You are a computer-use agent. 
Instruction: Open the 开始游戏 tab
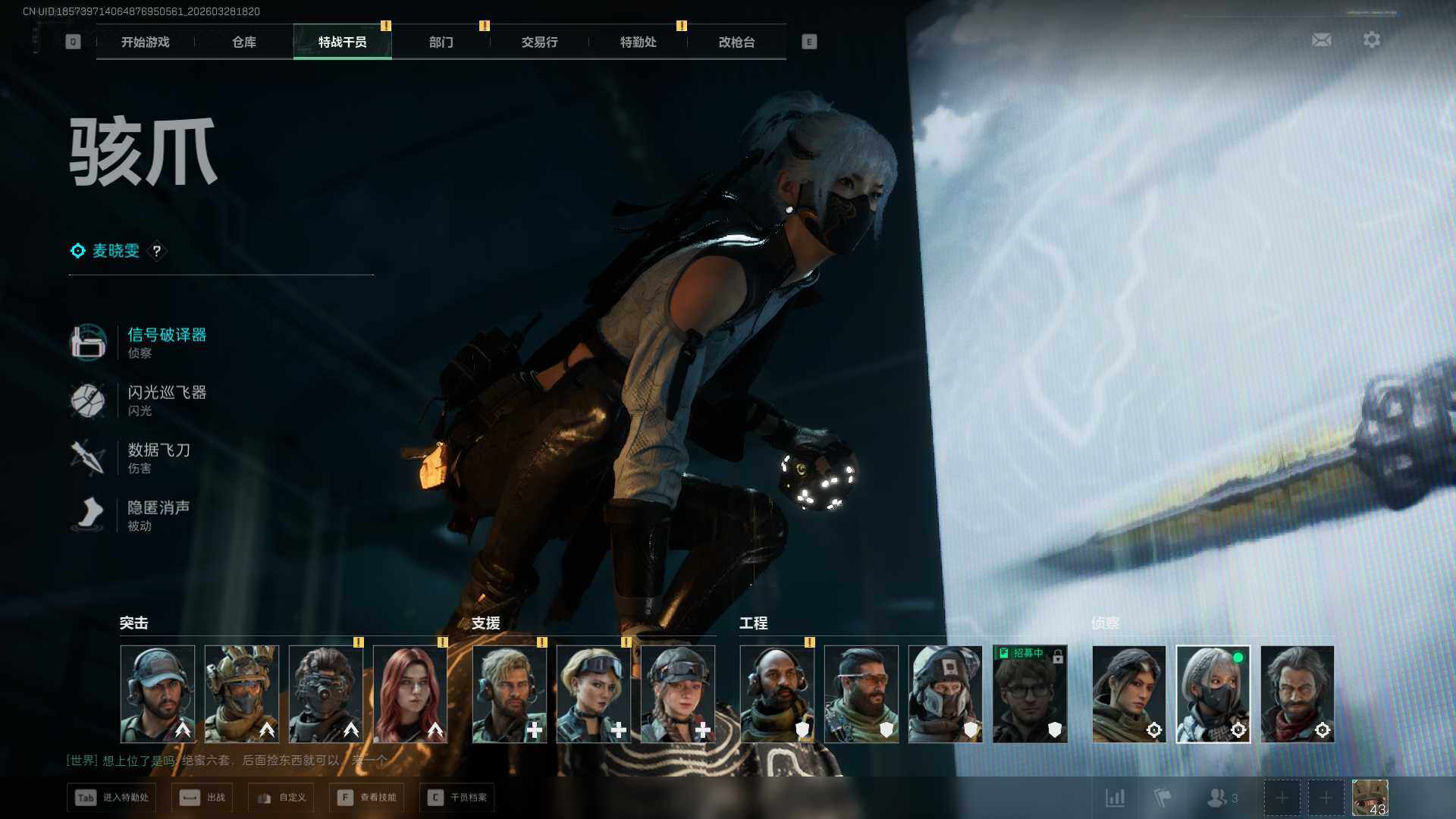tap(145, 42)
